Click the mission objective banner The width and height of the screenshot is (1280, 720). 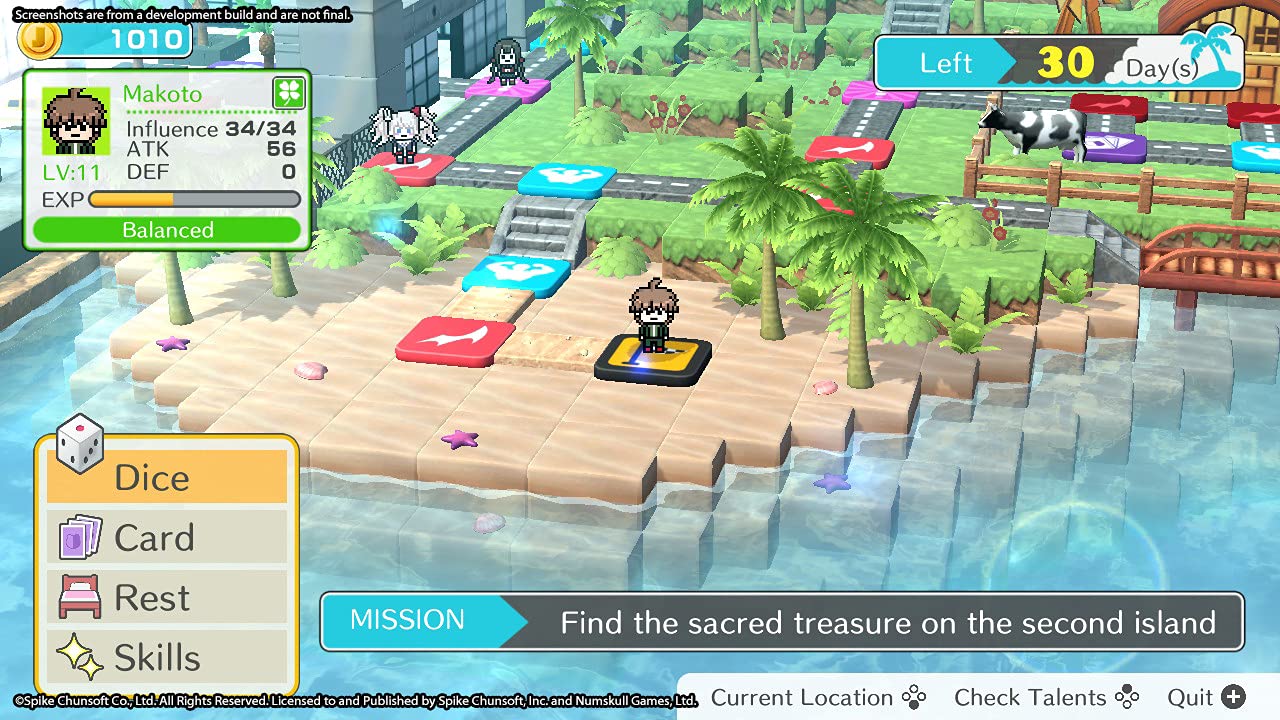click(x=782, y=622)
